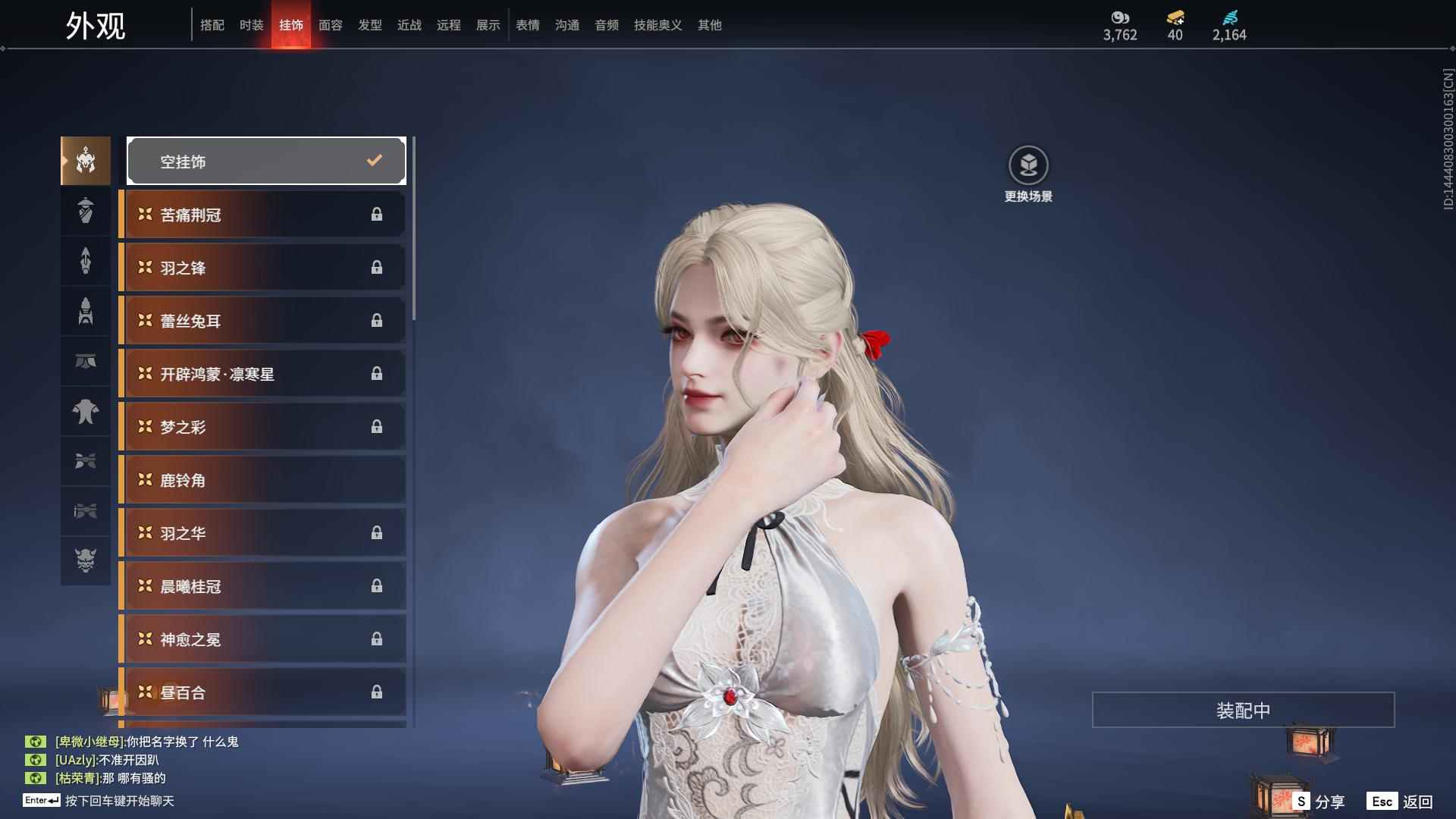Switch to the 近战 tab
The image size is (1456, 819).
[x=409, y=25]
